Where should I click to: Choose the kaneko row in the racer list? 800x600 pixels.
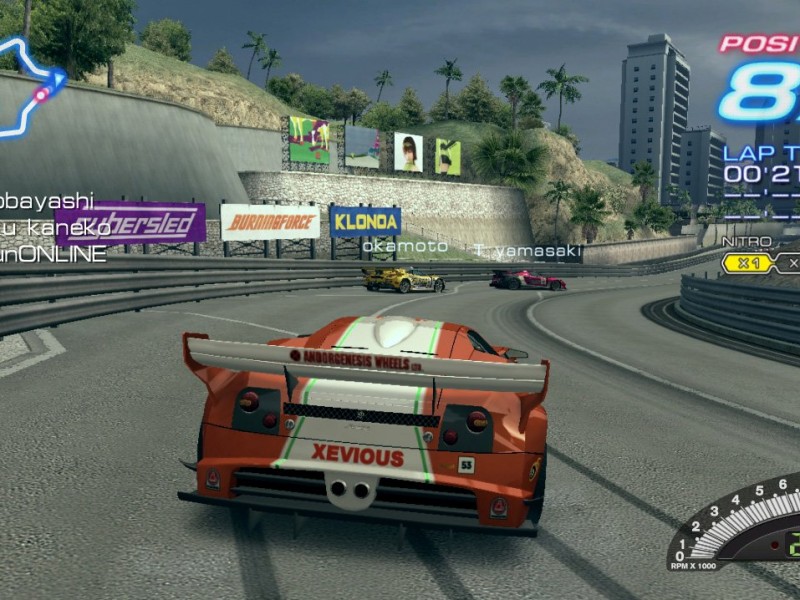click(x=55, y=228)
